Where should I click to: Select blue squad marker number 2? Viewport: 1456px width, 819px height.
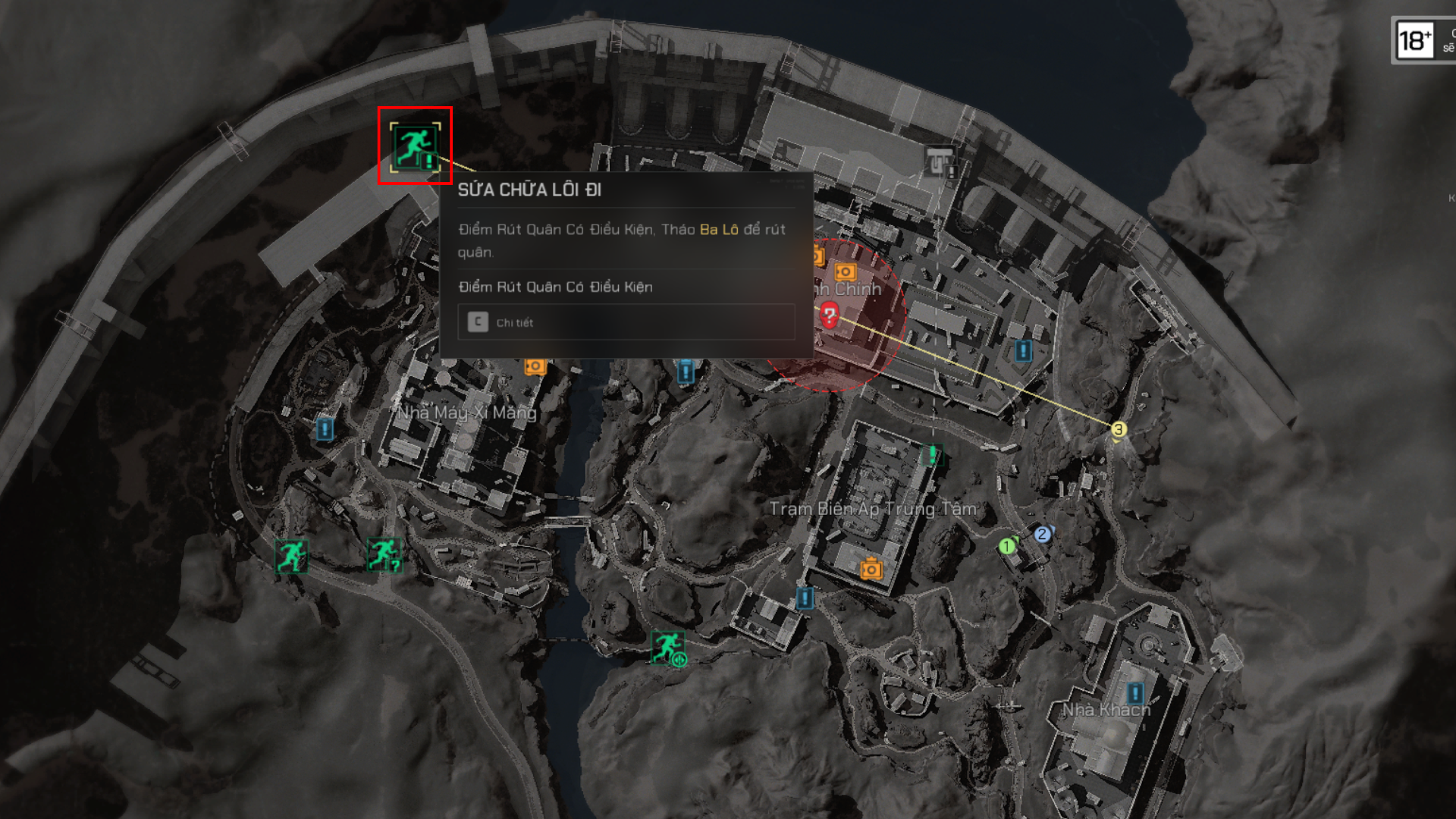pos(1043,534)
